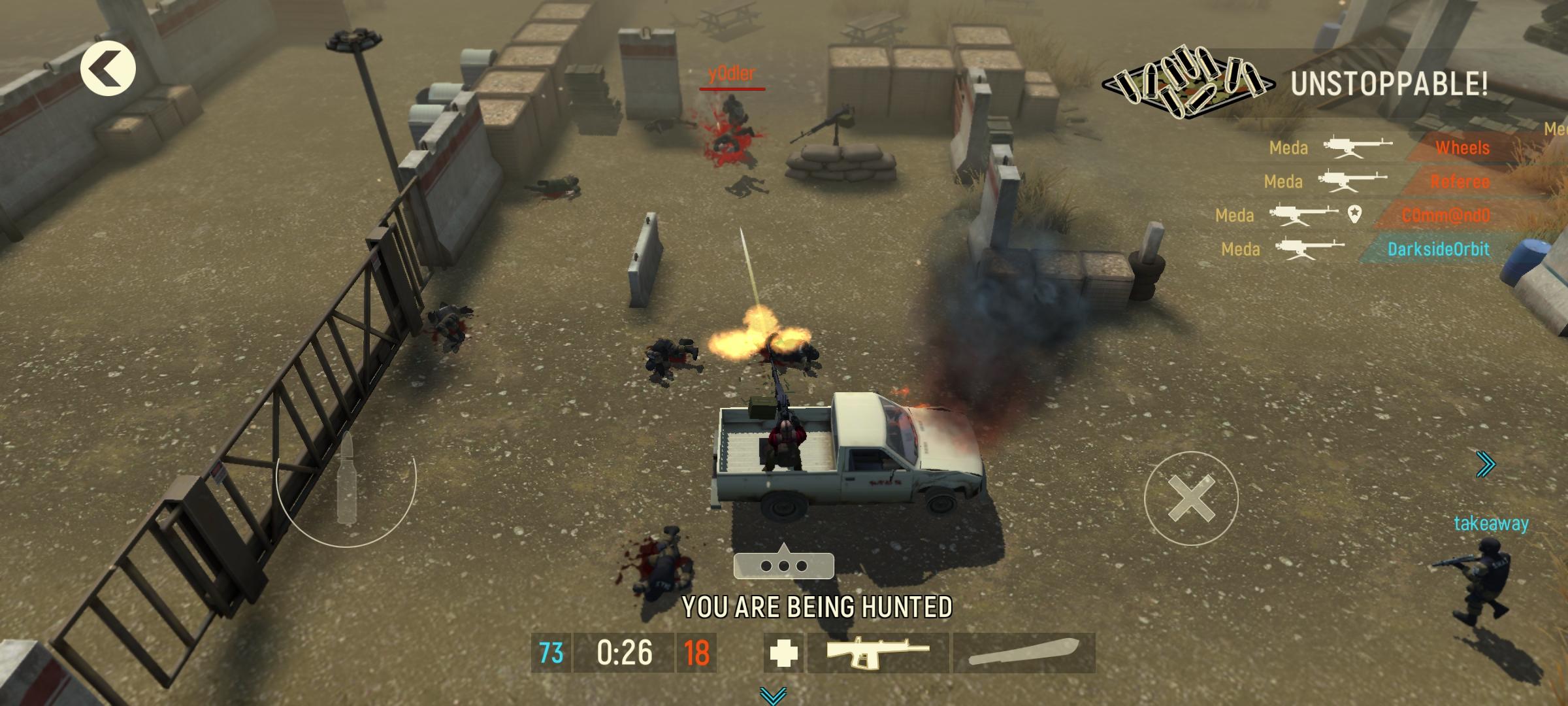Viewport: 1568px width, 706px height.
Task: Tap the yOdler enemy nametag
Action: coord(731,73)
